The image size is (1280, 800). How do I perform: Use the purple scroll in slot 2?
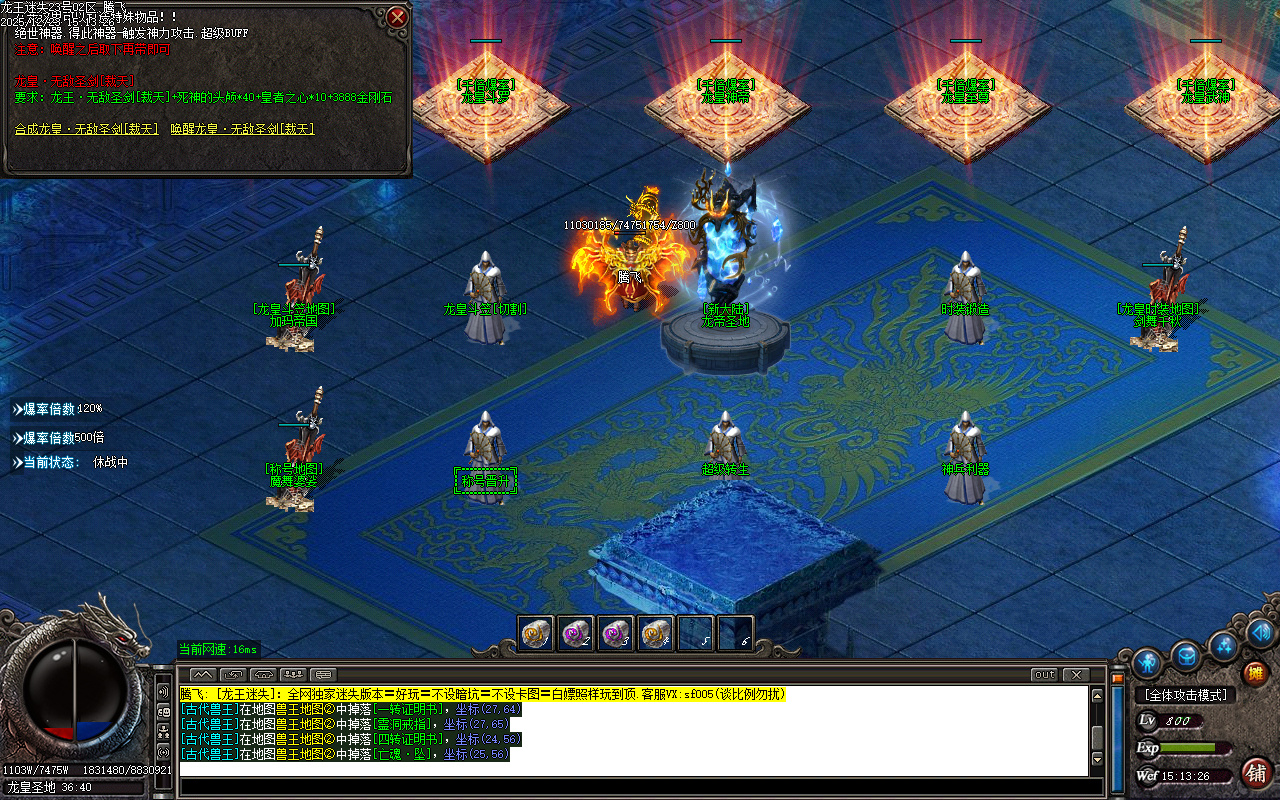coord(575,633)
